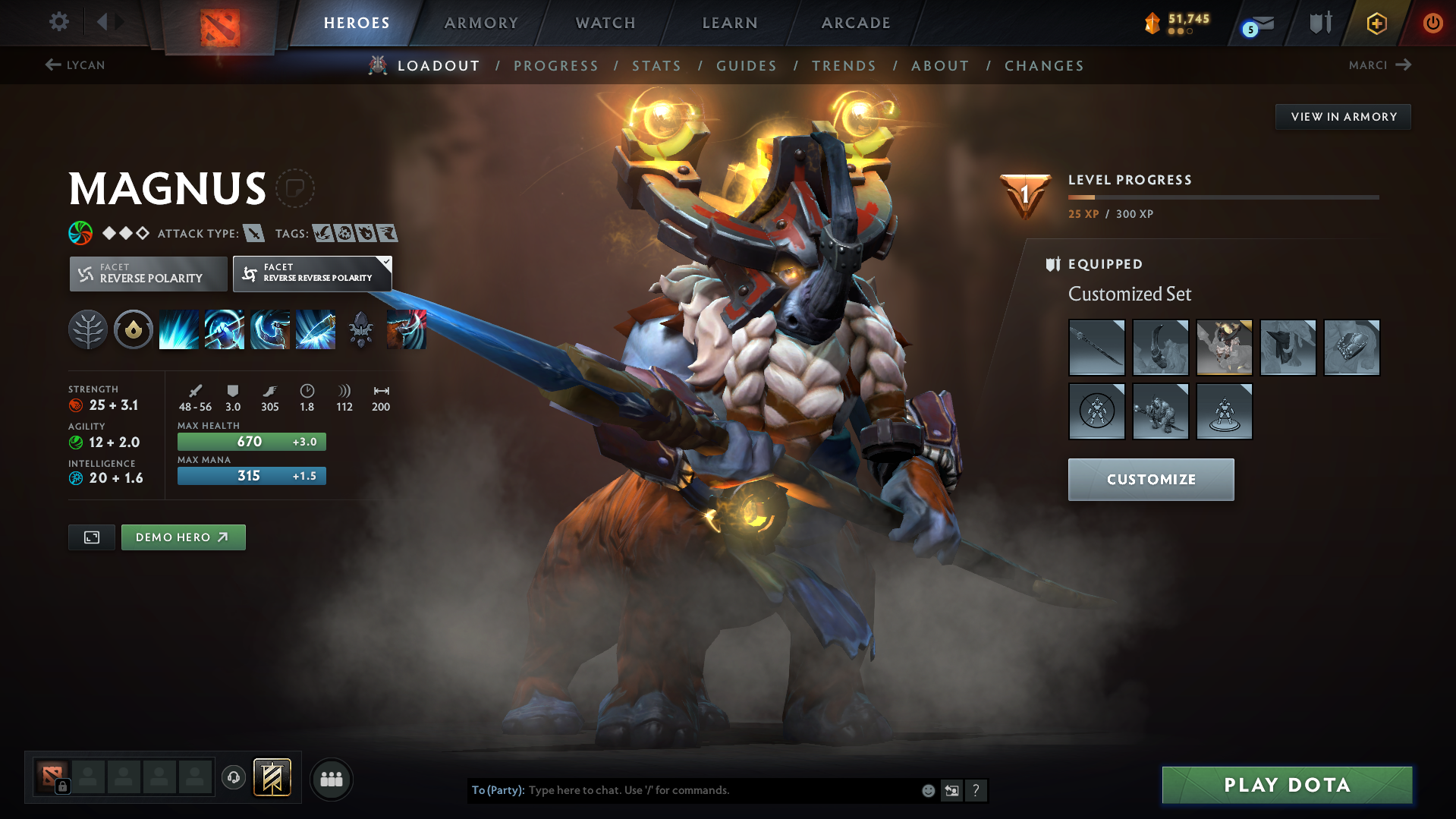Quit the game with power button
The height and width of the screenshot is (819, 1456).
[x=1432, y=23]
